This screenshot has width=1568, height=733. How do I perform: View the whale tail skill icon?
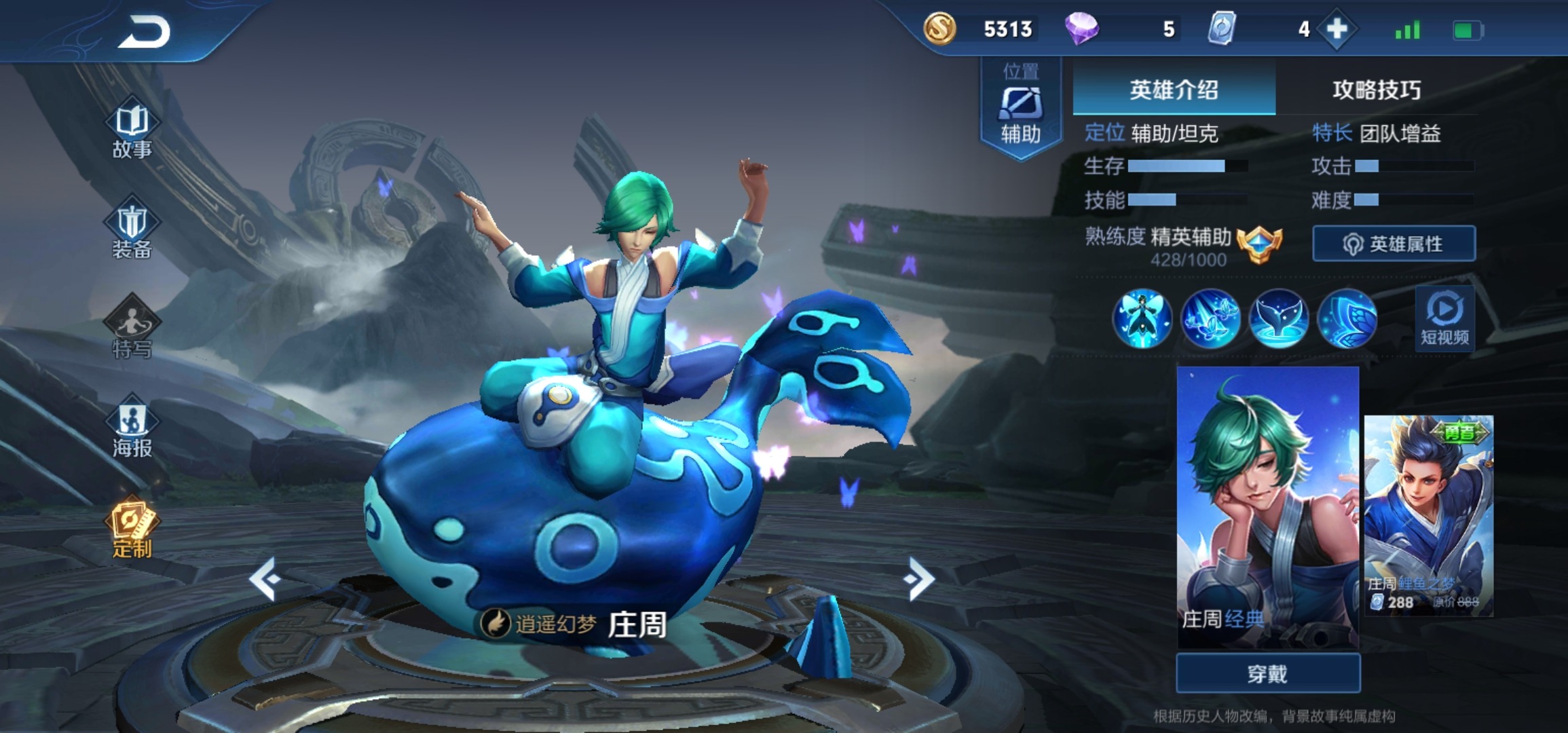[1279, 319]
